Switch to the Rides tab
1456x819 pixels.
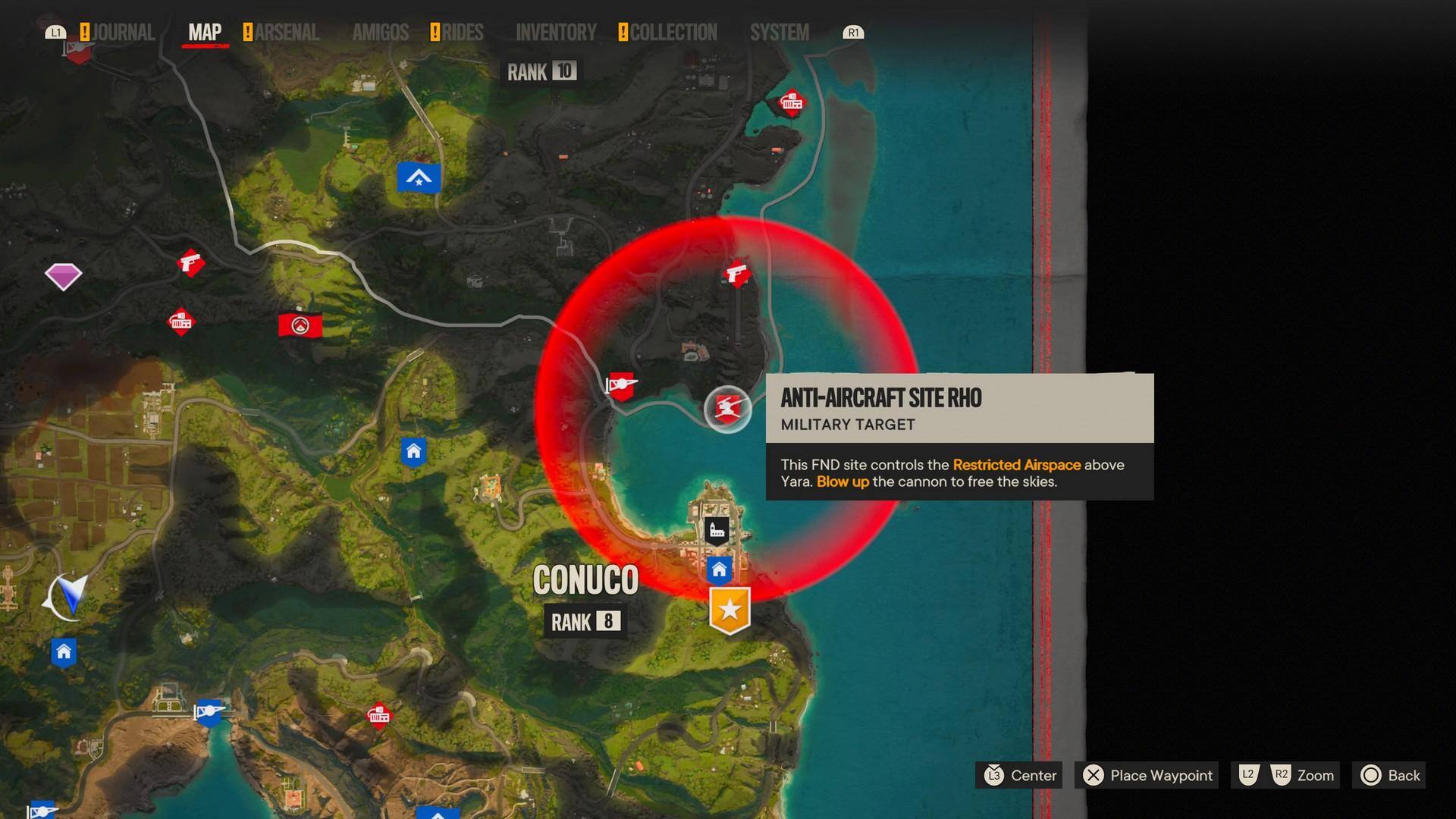pyautogui.click(x=462, y=33)
